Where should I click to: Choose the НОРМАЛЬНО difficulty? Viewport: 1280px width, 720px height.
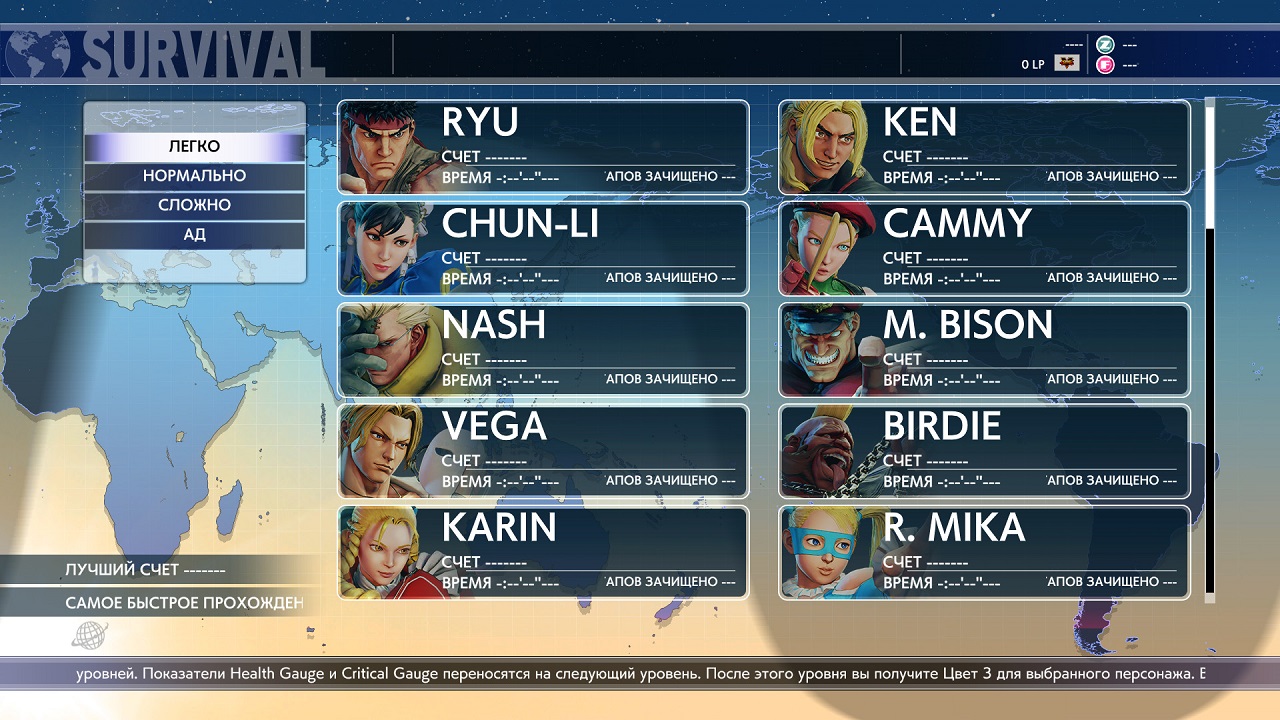point(194,176)
